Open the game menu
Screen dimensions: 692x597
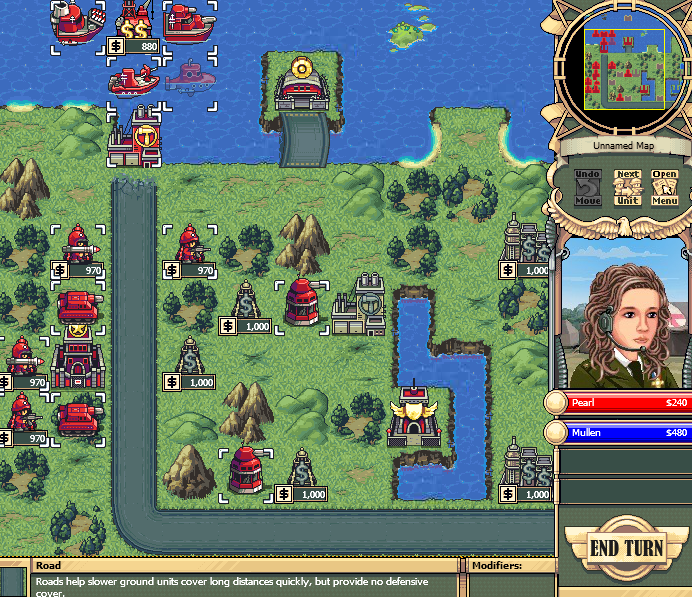pos(665,187)
